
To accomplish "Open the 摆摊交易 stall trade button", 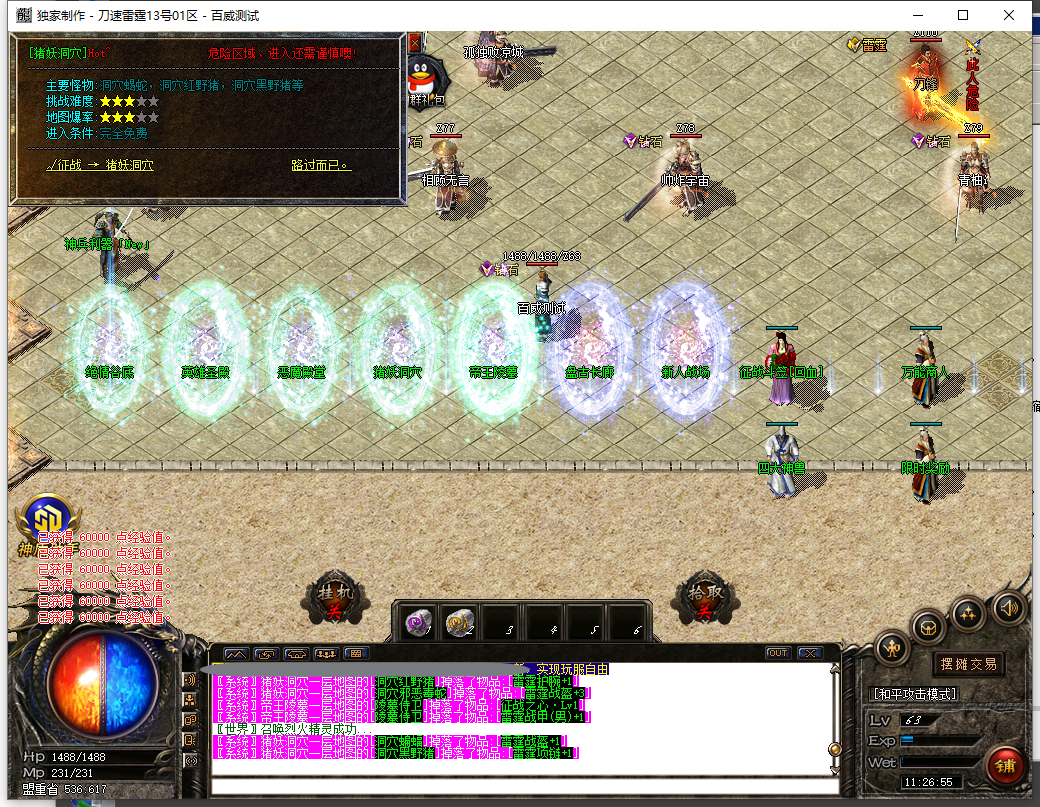I will tap(968, 664).
